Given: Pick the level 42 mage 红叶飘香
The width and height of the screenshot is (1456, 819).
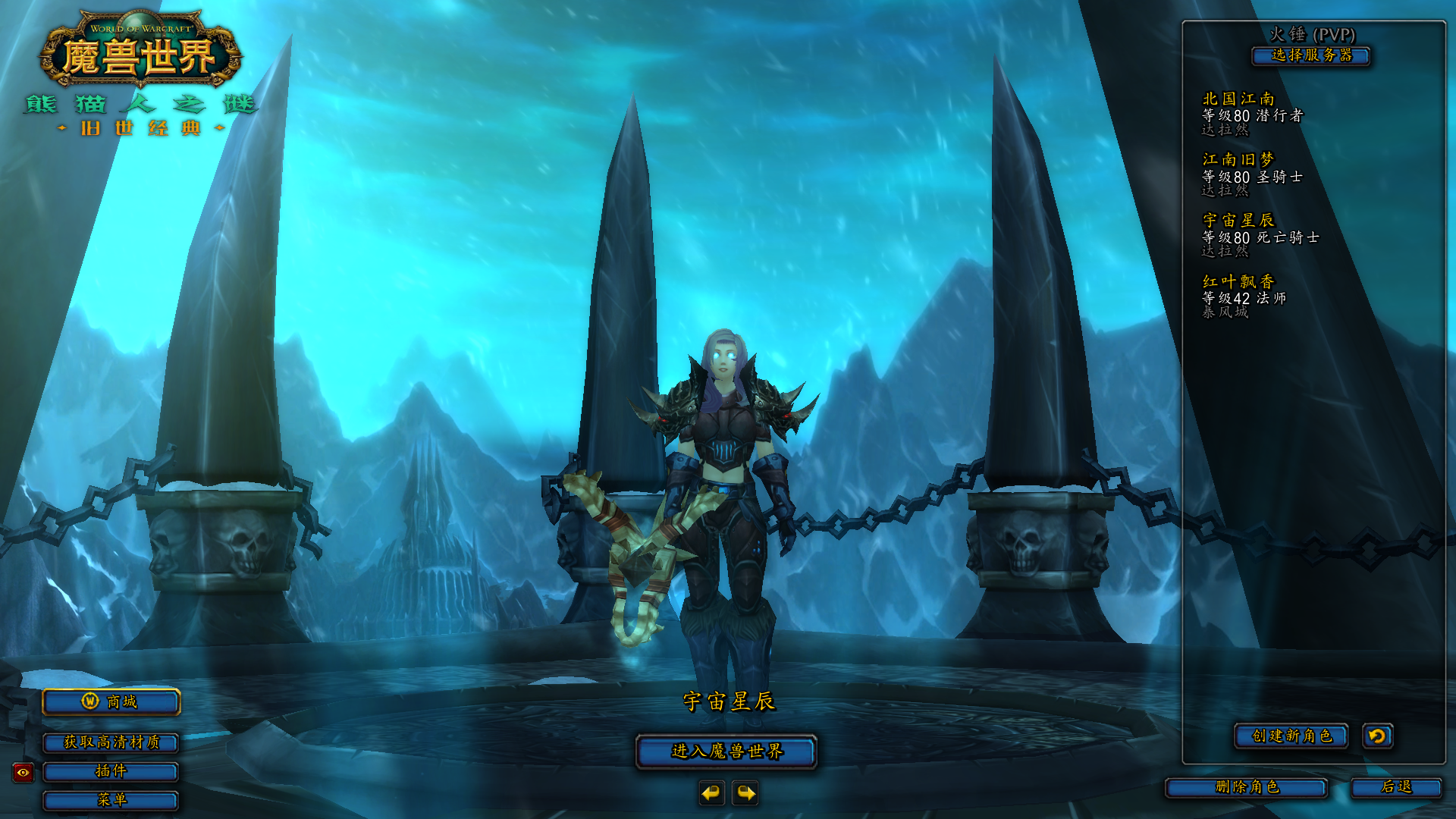Looking at the screenshot, I should pyautogui.click(x=1244, y=297).
